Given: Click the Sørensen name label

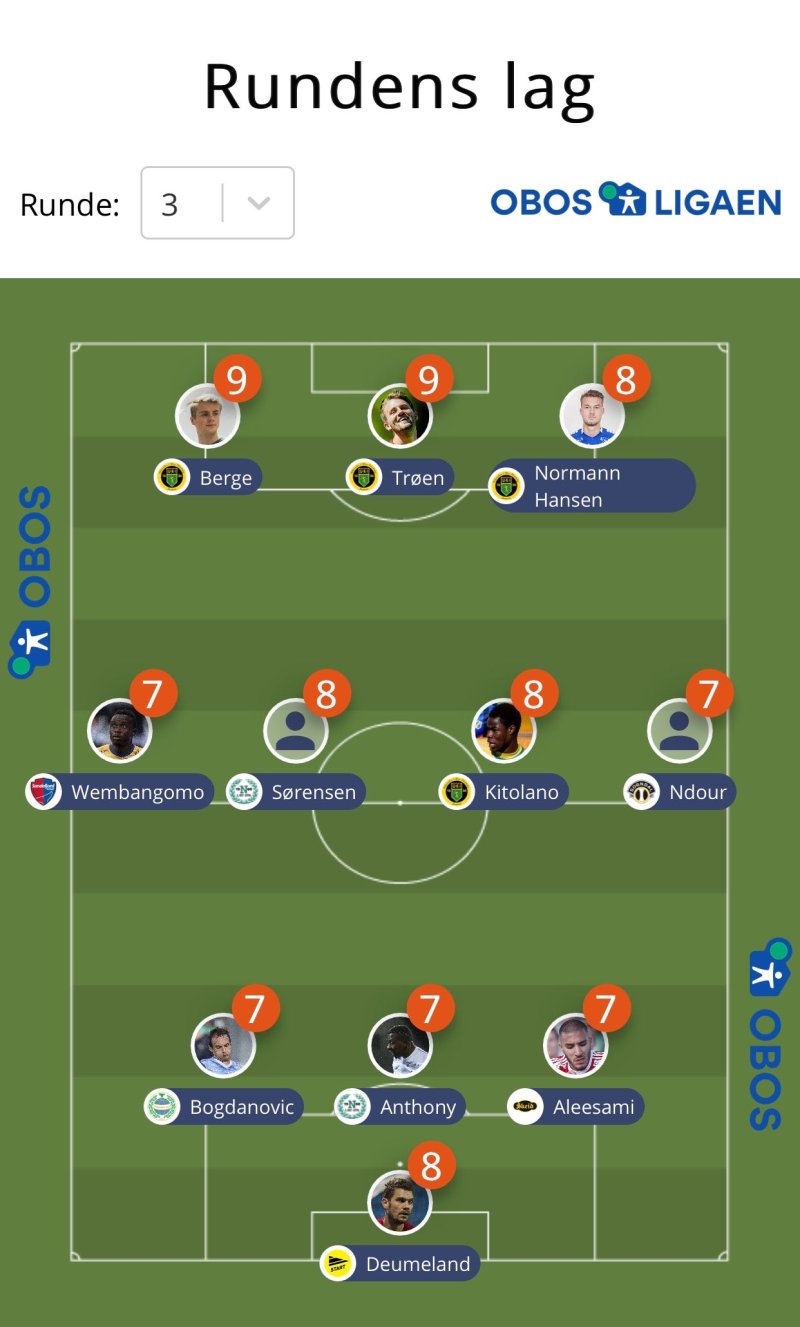Looking at the screenshot, I should 313,793.
